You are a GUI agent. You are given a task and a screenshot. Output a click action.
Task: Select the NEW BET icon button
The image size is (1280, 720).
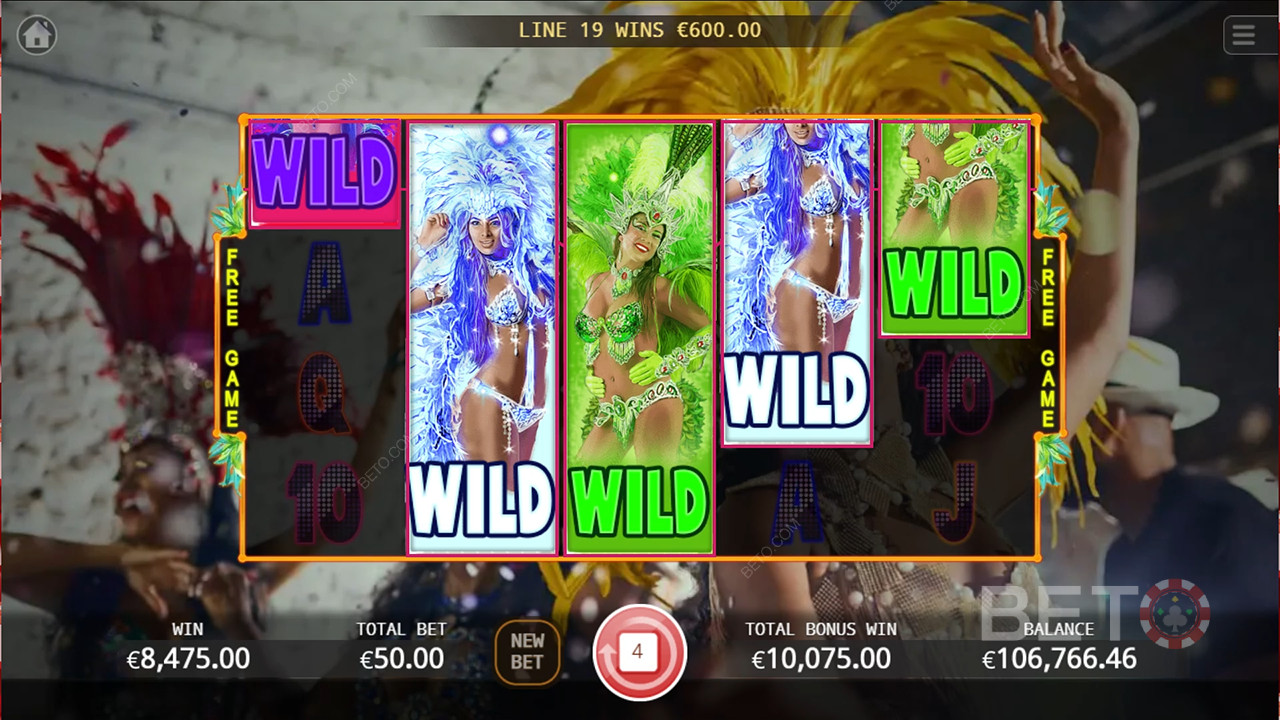tap(527, 651)
